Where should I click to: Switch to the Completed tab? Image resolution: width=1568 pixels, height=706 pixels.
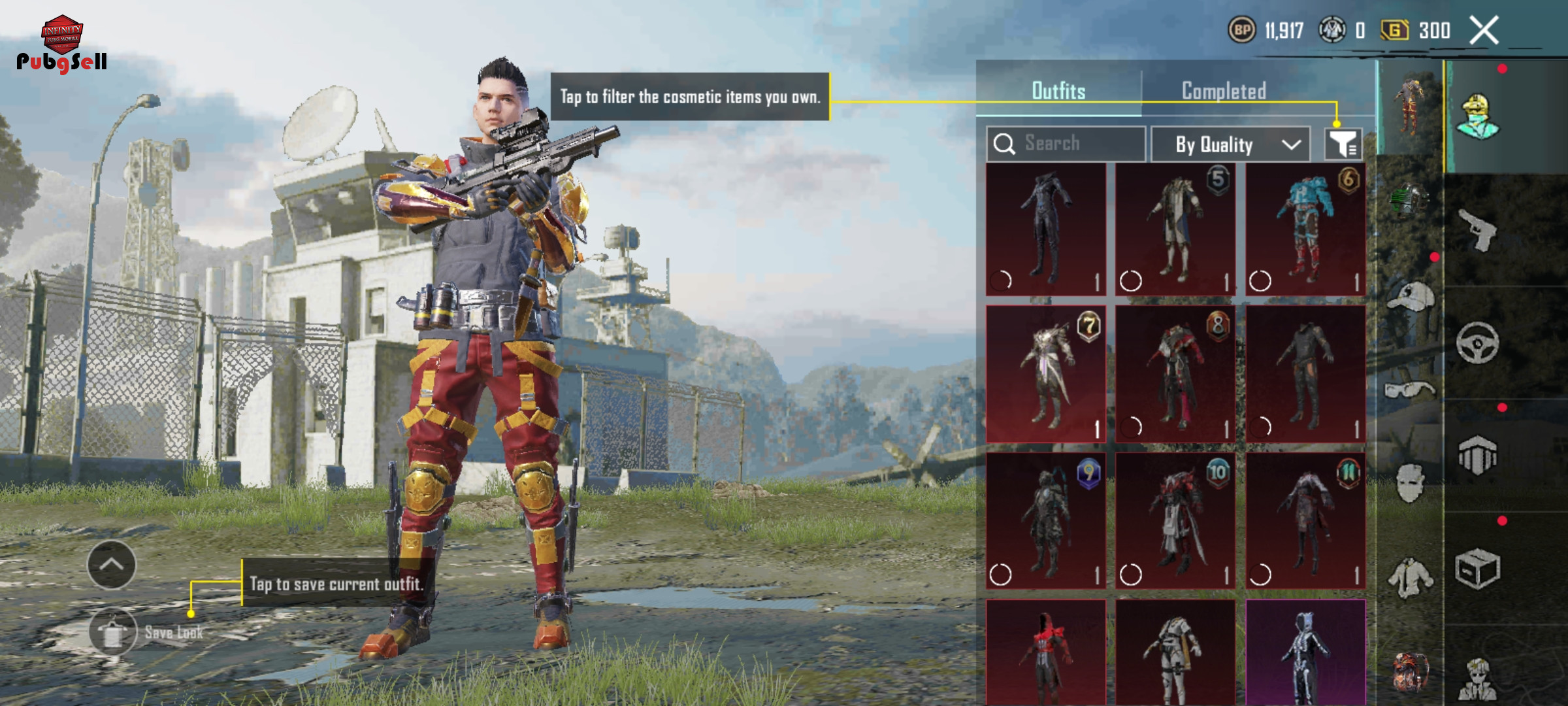[x=1224, y=91]
